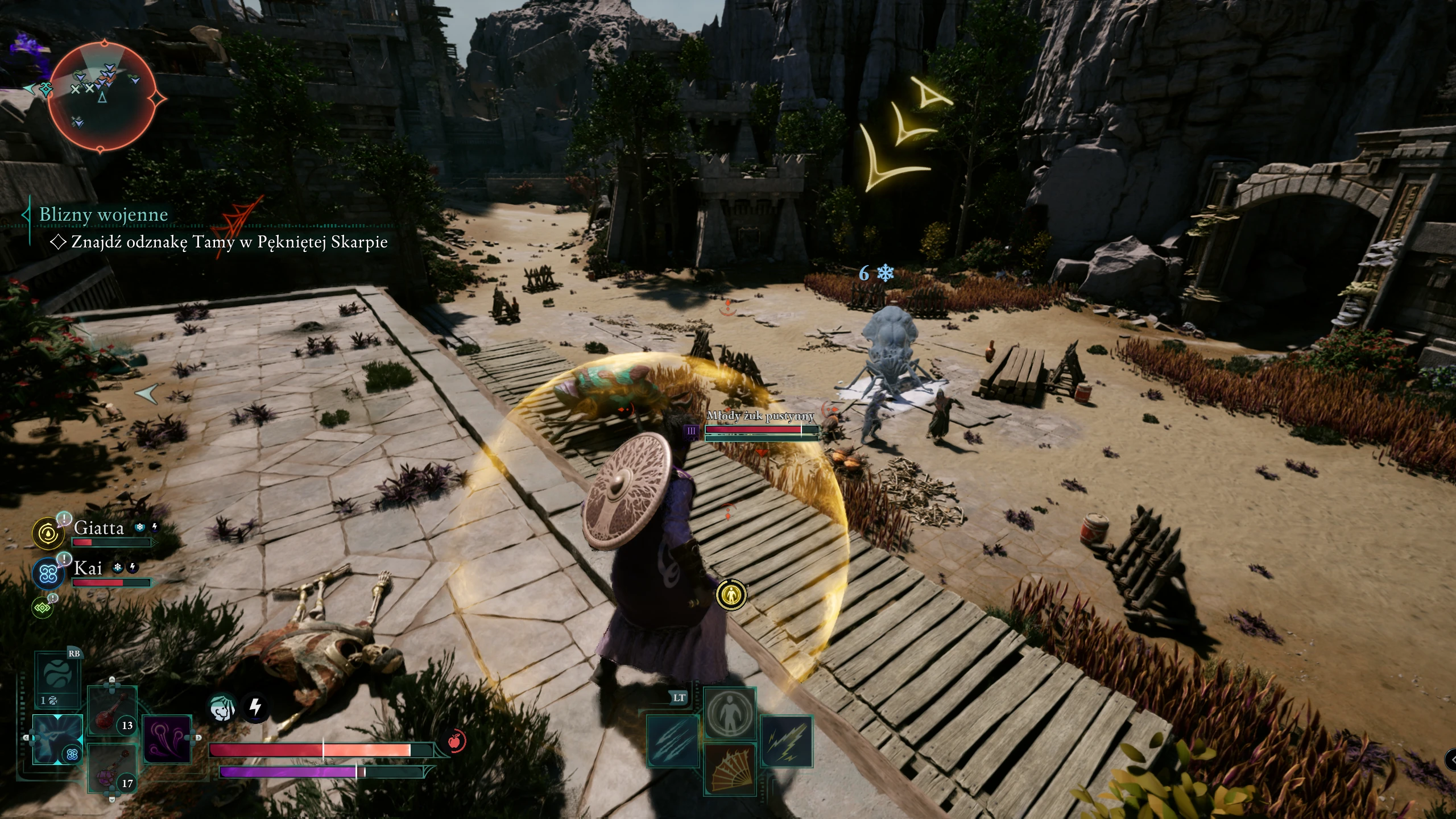1456x819 pixels.
Task: Click the green diamond companion emblem
Action: pos(43,608)
